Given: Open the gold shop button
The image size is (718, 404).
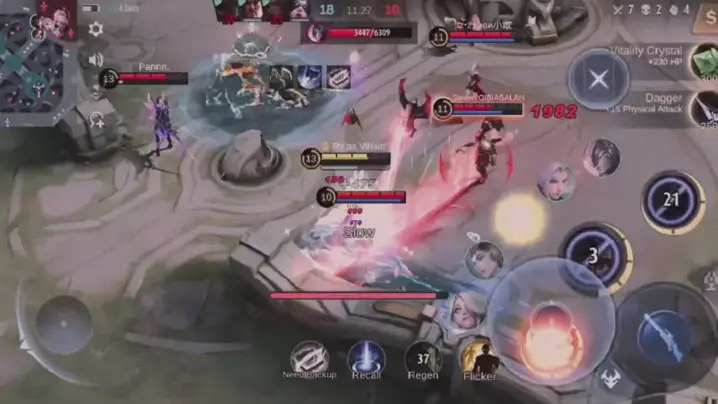Looking at the screenshot, I should point(706,22).
